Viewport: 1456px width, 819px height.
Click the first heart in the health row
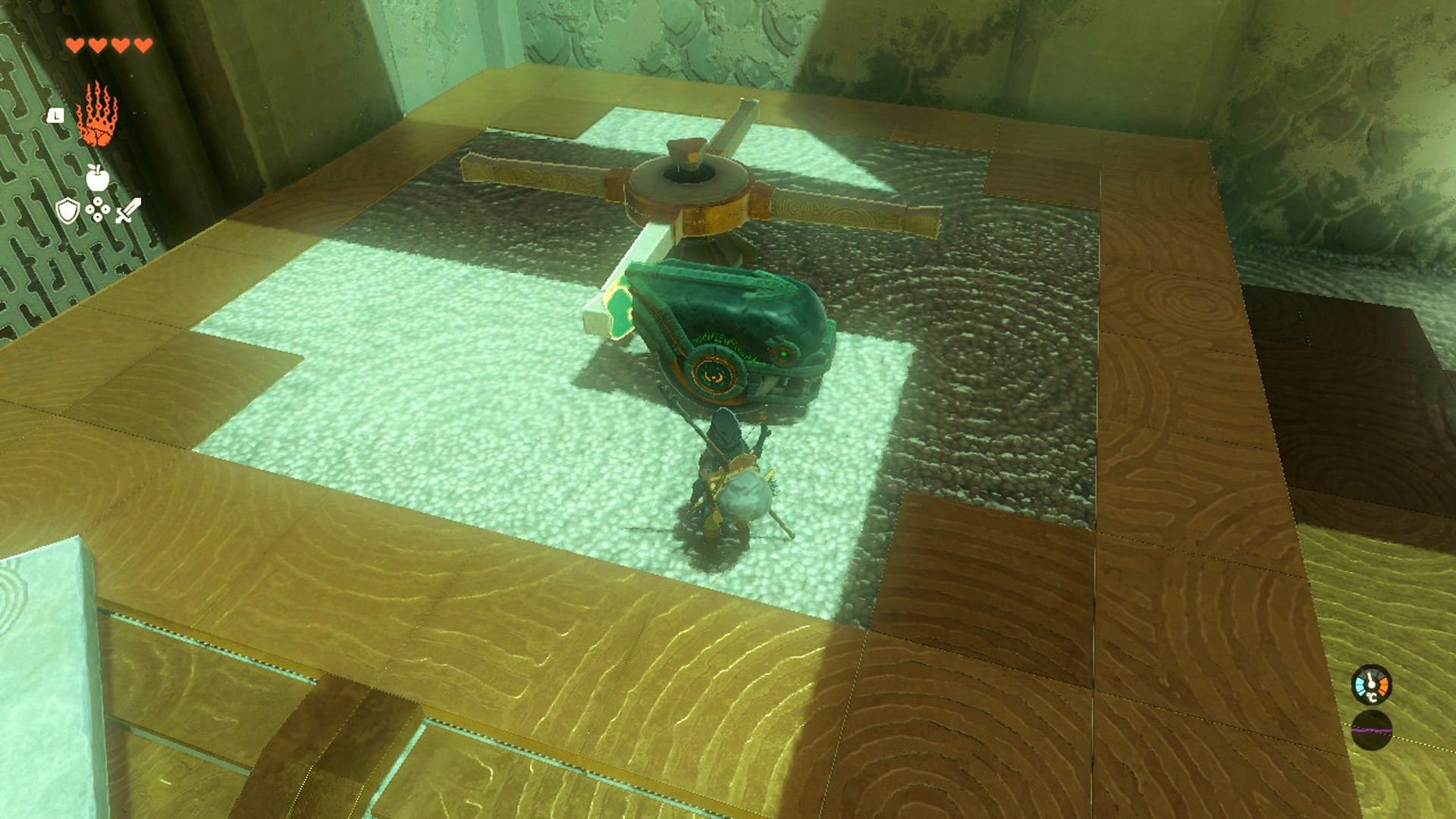coord(77,44)
